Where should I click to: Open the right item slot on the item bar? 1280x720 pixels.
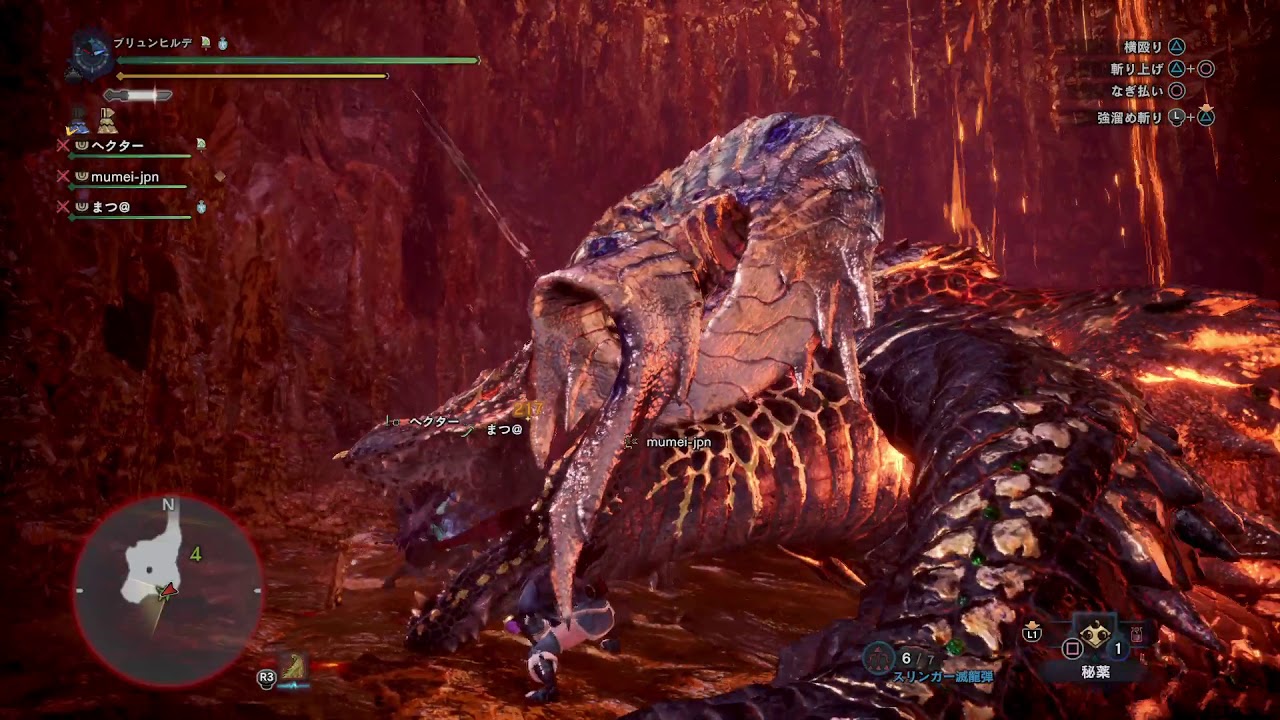(x=1136, y=636)
